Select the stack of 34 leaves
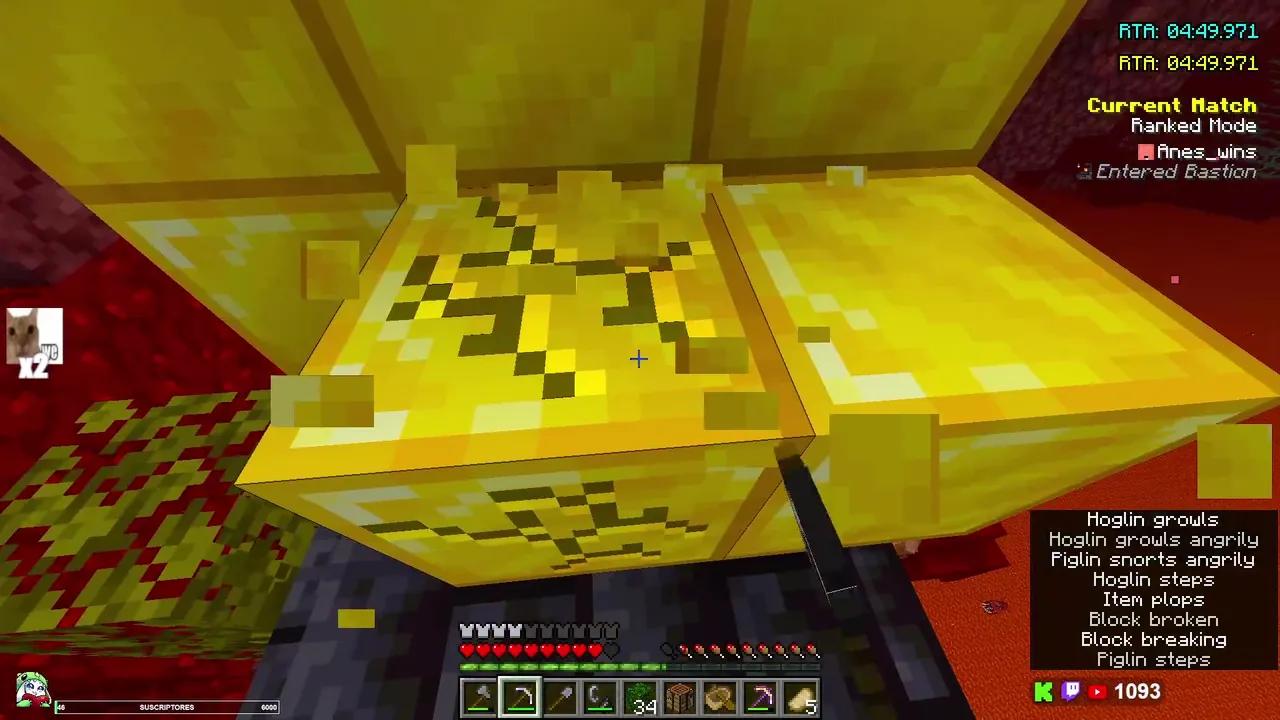Viewport: 1280px width, 720px height. coord(639,695)
